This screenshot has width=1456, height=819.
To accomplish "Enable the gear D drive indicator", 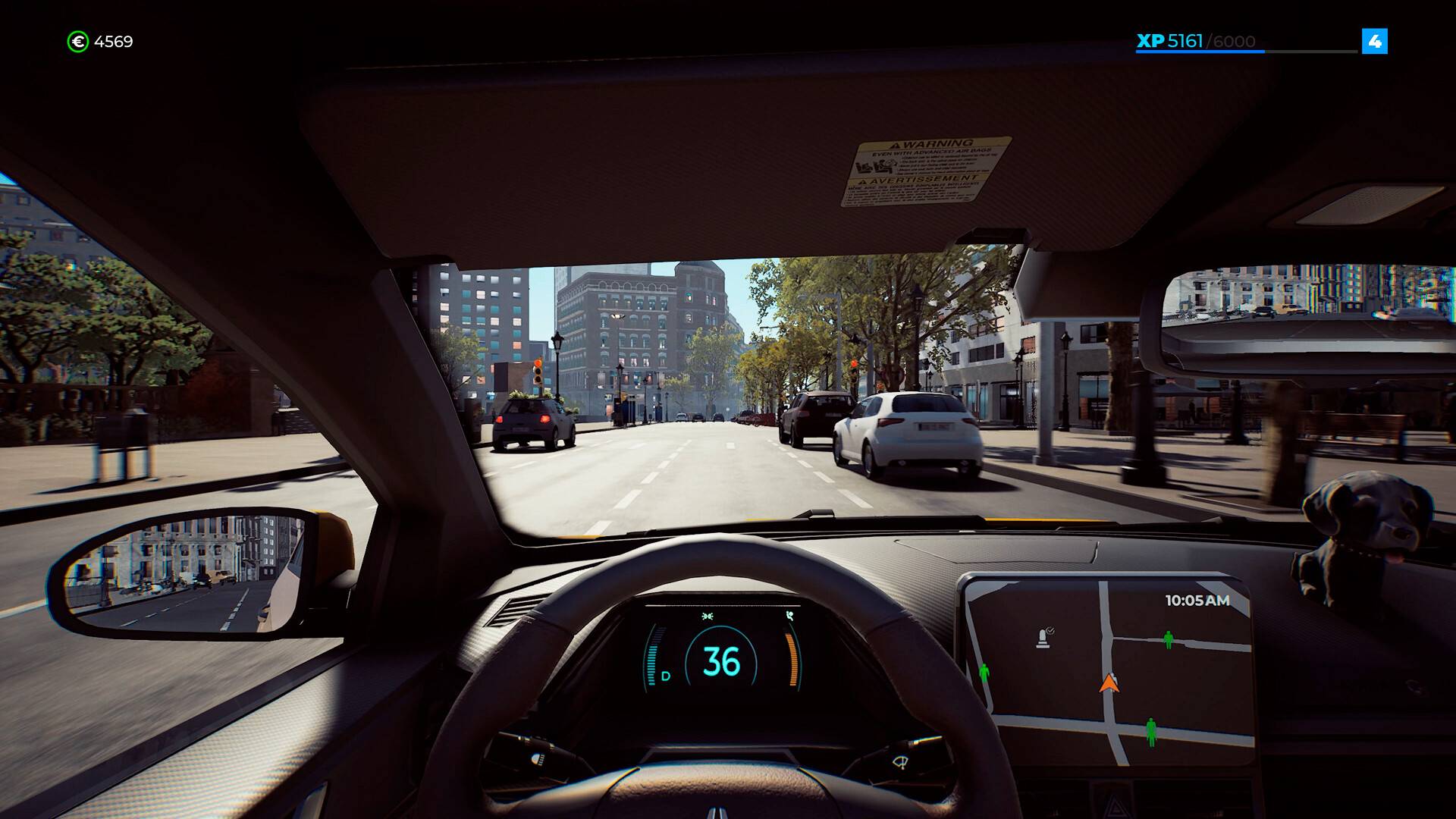I will click(665, 676).
